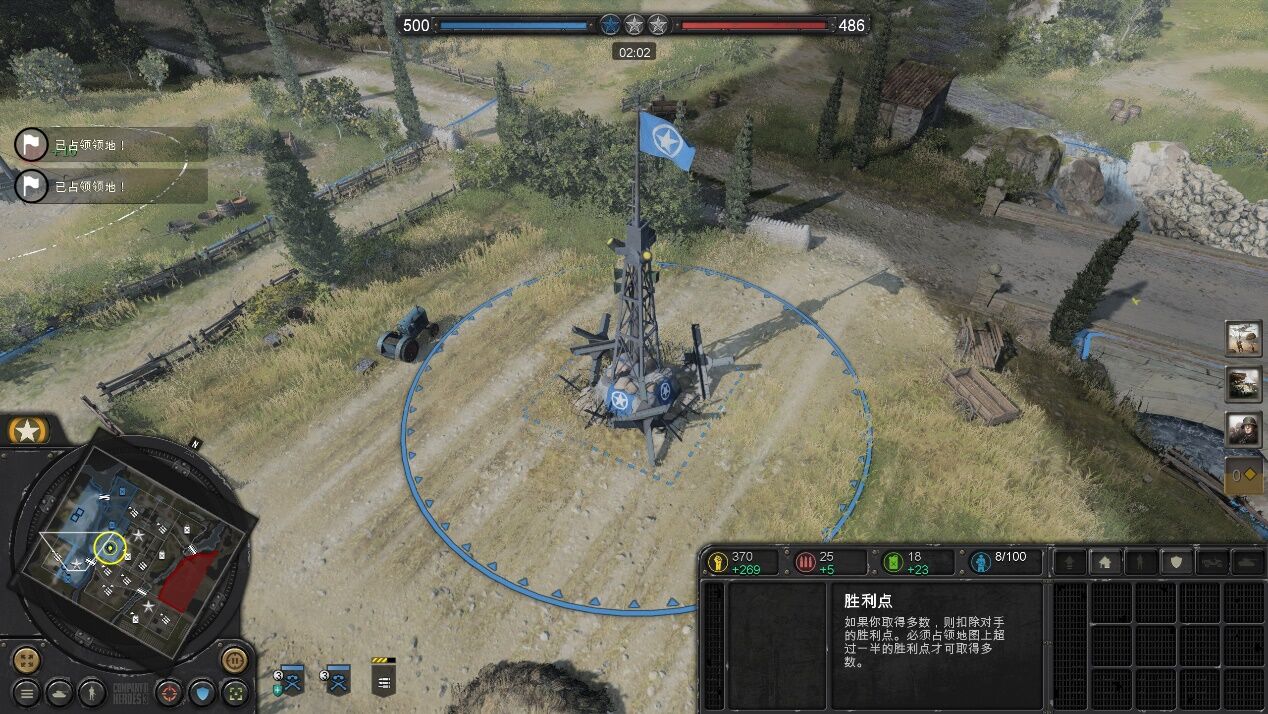Screen dimensions: 1268x714
Task: Toggle the gold four-arrow minimap button
Action: click(x=27, y=660)
